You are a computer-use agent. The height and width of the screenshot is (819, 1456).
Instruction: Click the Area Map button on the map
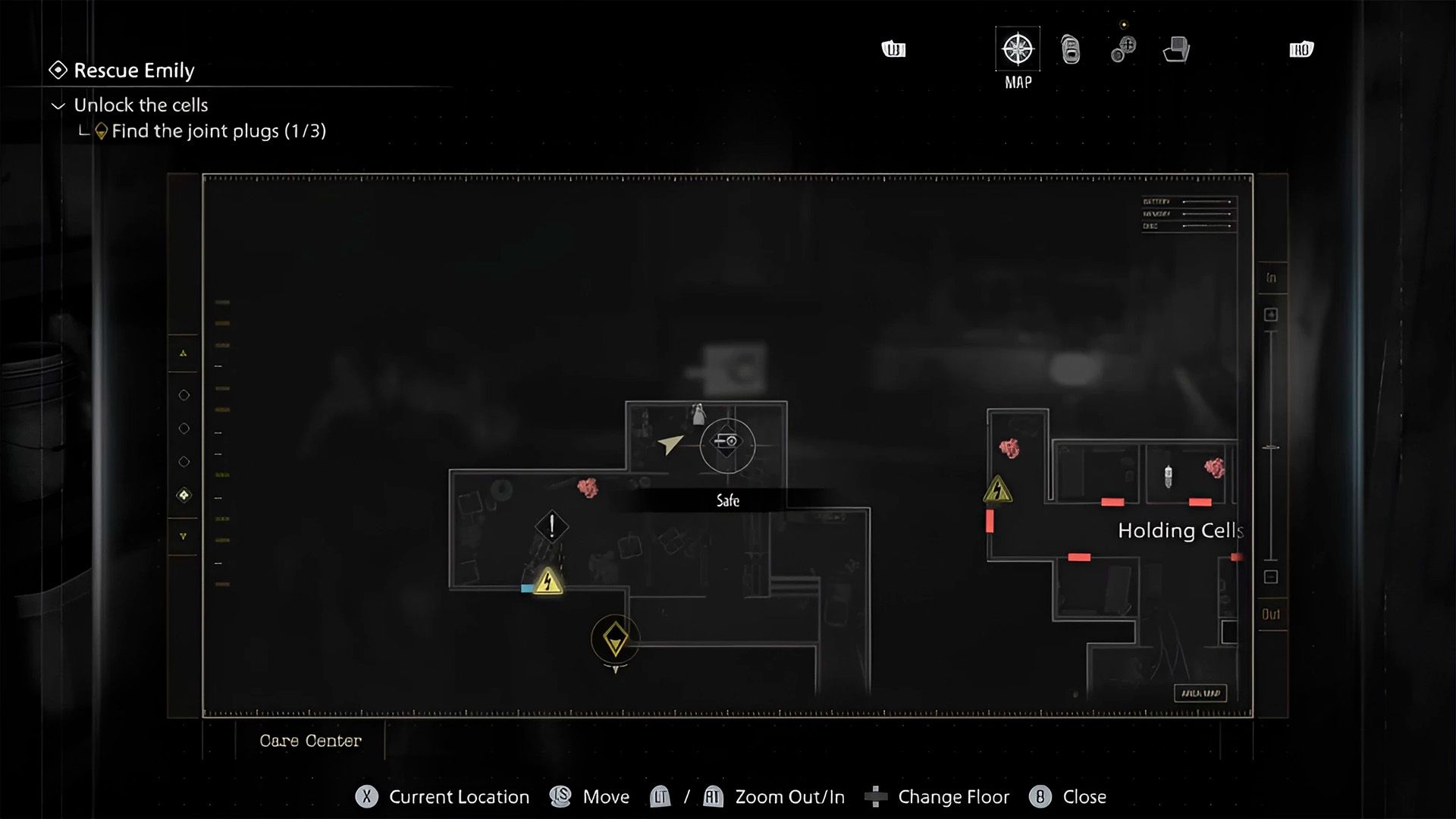pyautogui.click(x=1200, y=693)
